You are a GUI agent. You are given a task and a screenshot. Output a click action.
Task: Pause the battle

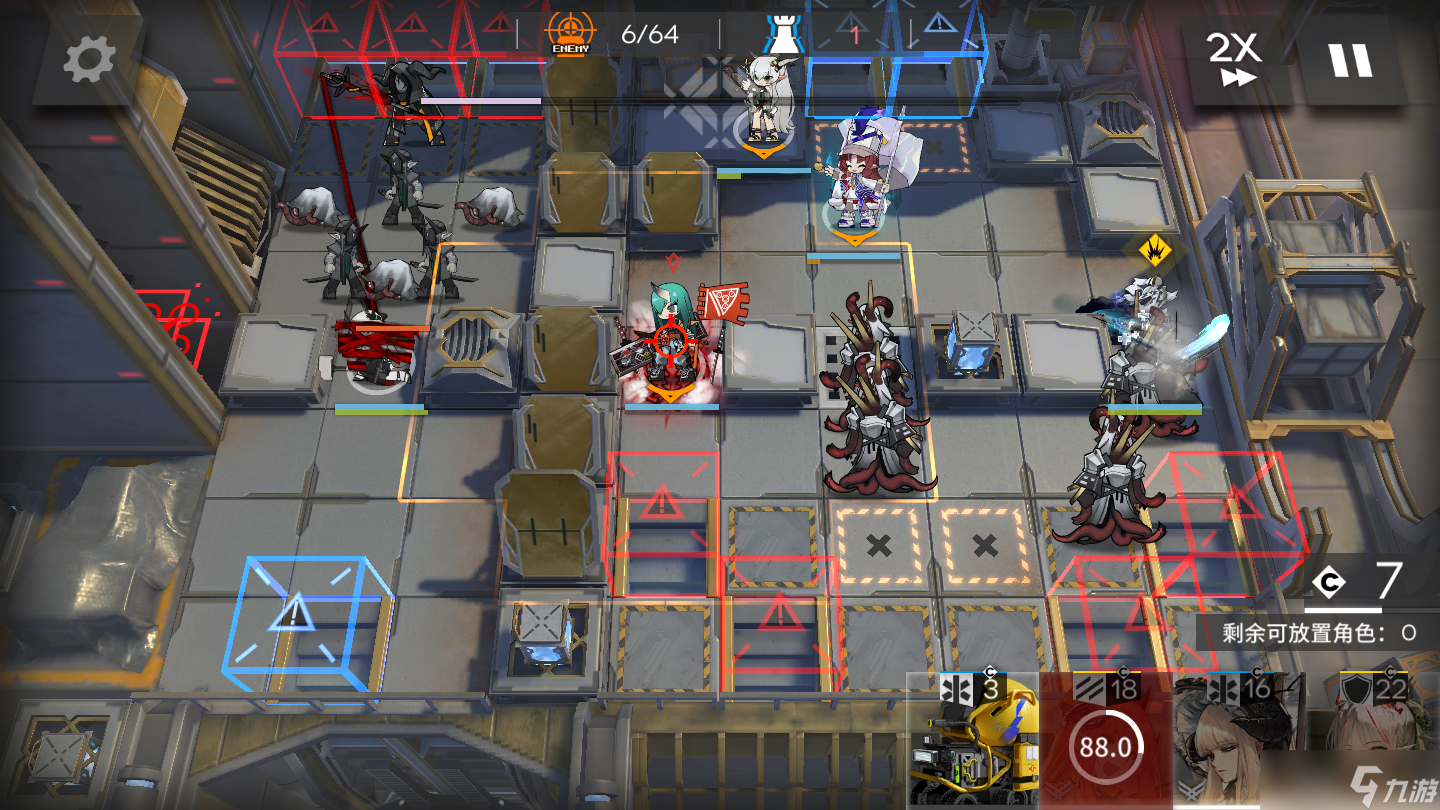[x=1349, y=60]
